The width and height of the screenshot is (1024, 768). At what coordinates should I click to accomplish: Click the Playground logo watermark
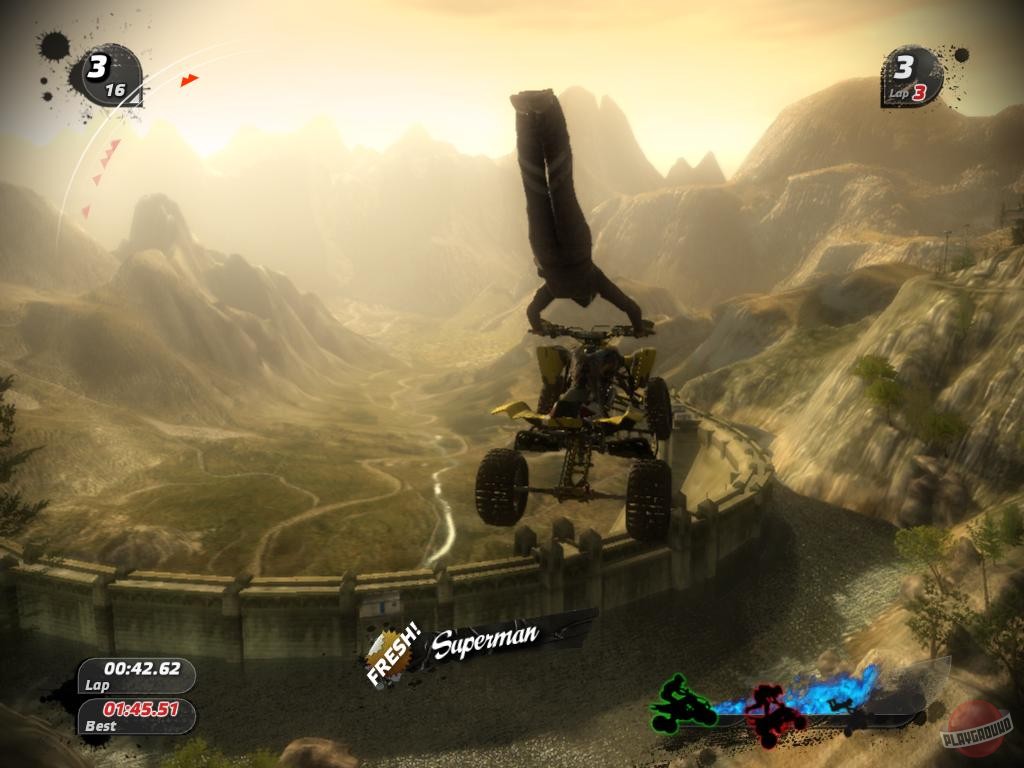click(973, 729)
